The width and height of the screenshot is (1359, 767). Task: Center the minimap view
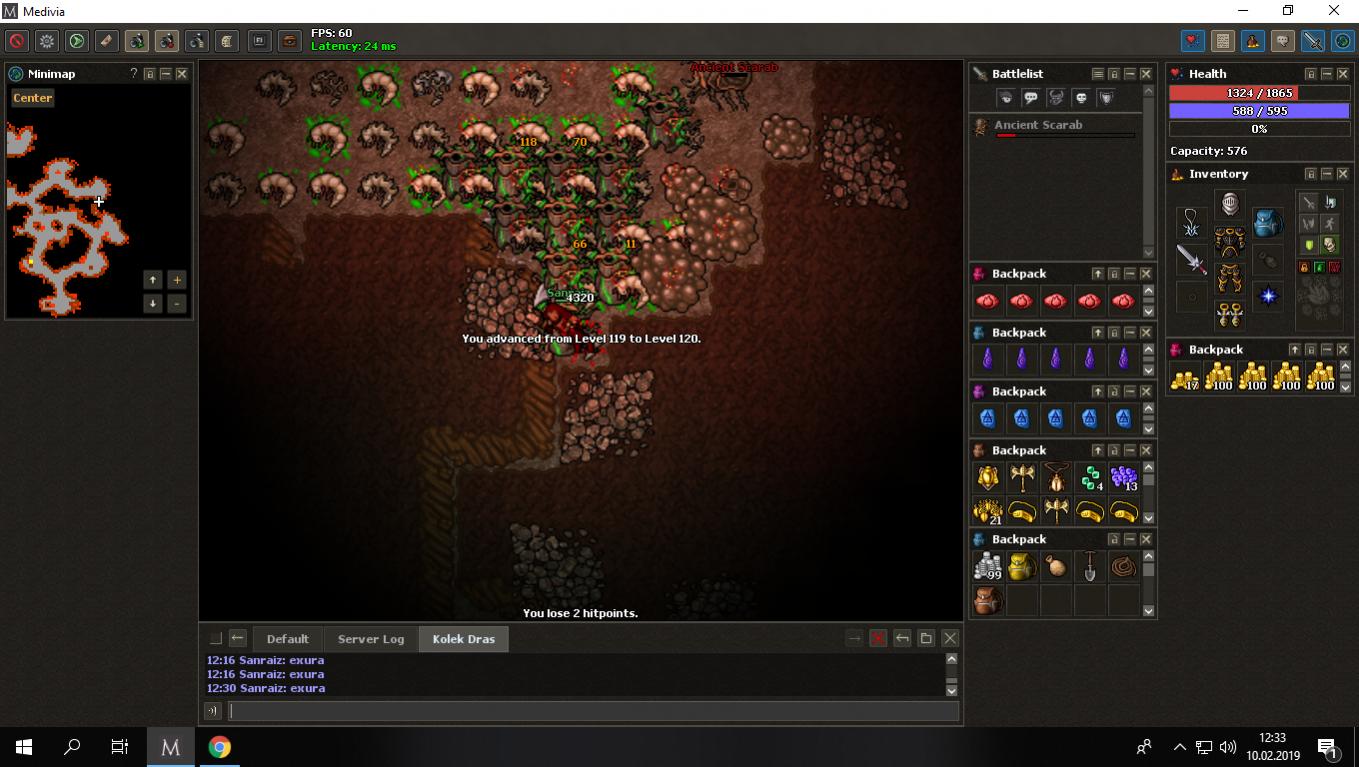(x=33, y=98)
